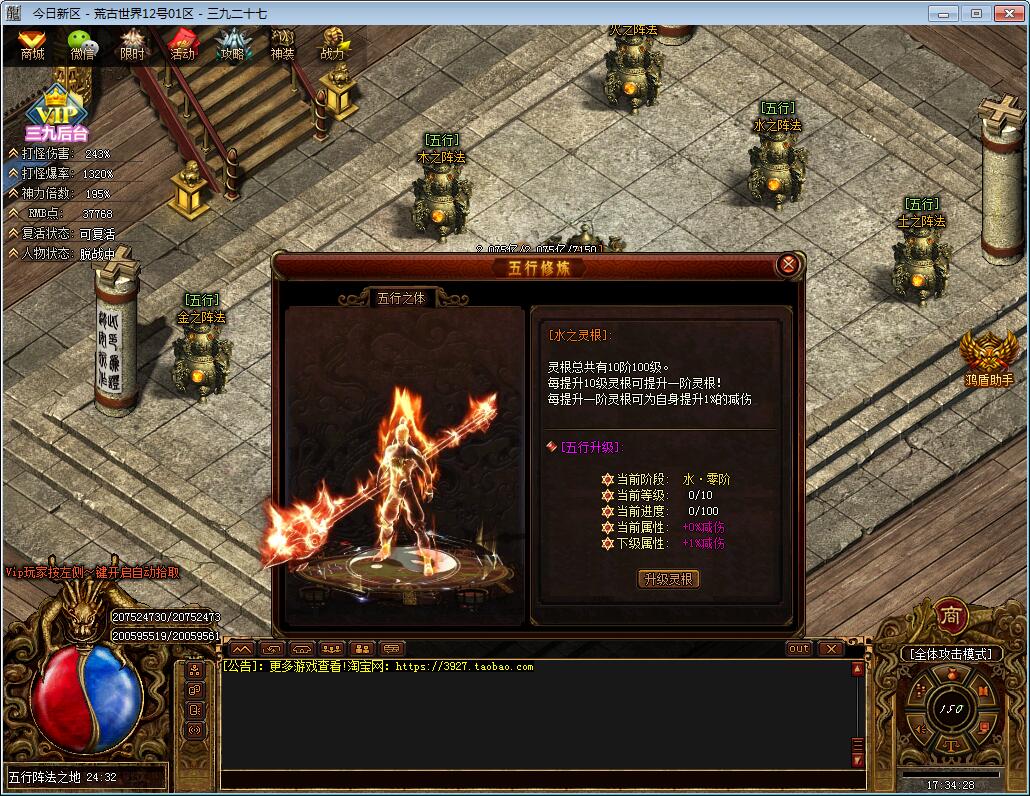Click the 升级灵根 upgrade button
Screen dimensions: 1030x796
click(x=669, y=579)
